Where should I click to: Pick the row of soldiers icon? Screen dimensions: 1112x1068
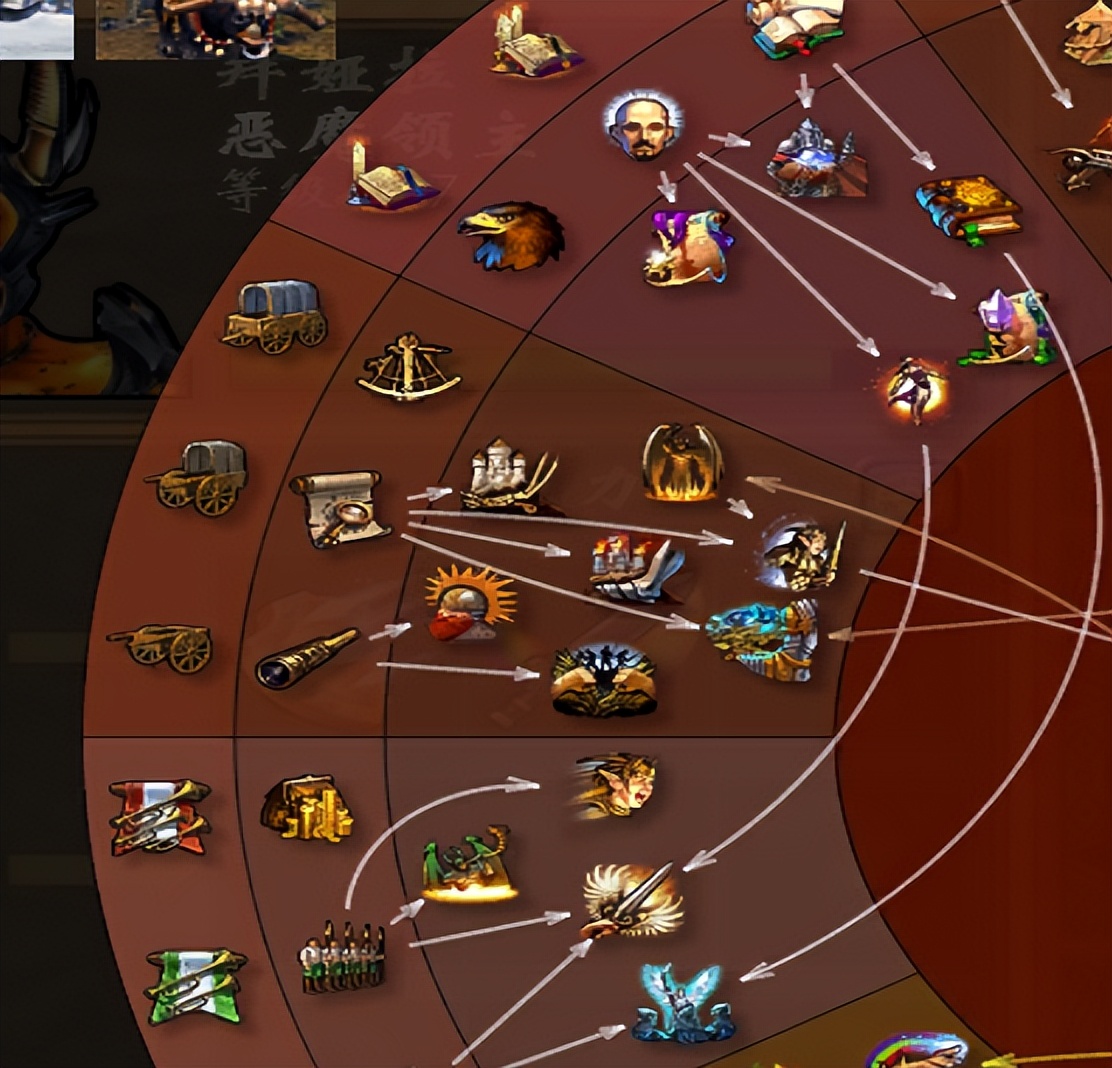point(342,958)
